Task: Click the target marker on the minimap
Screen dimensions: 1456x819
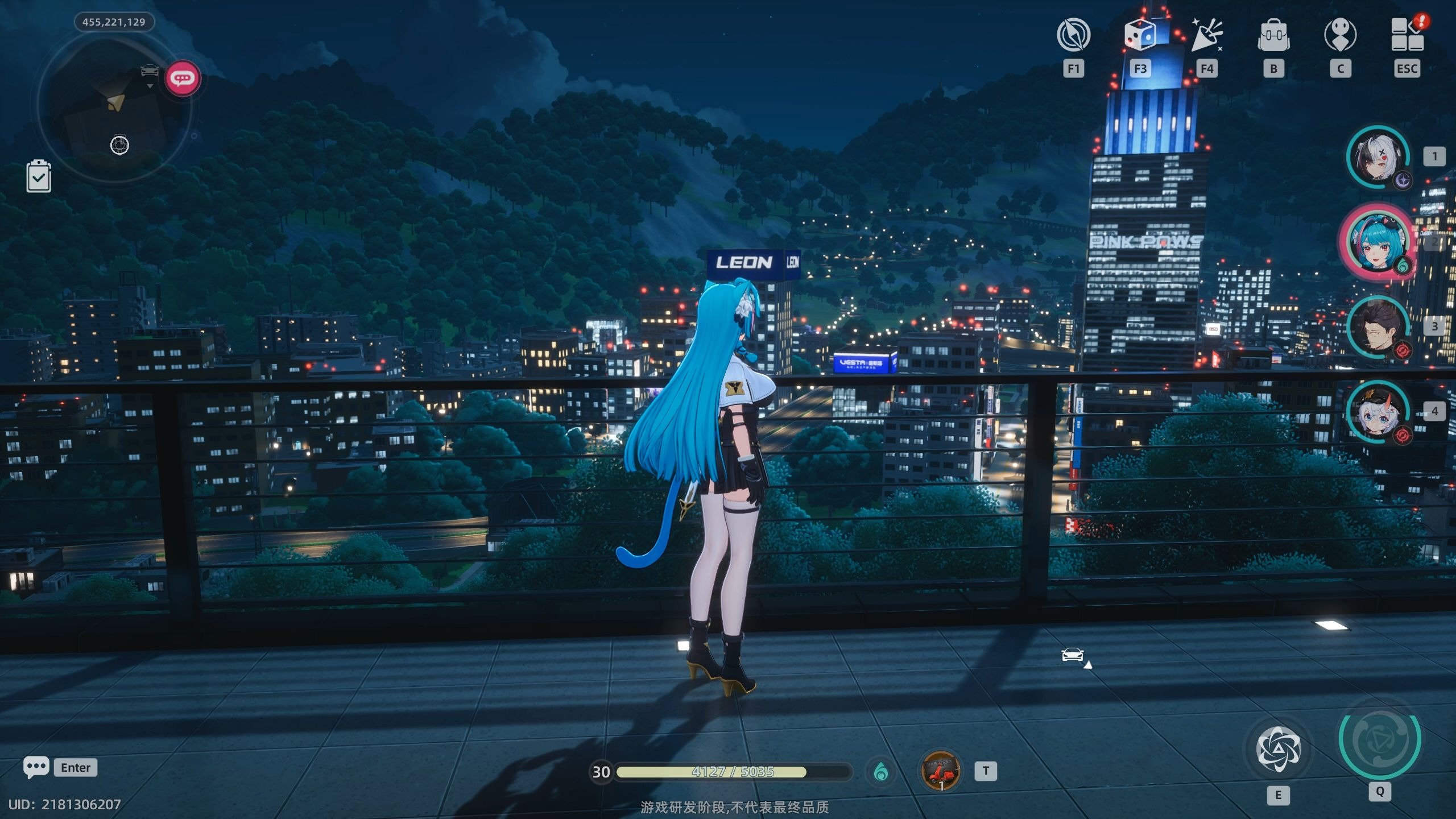Action: (119, 145)
